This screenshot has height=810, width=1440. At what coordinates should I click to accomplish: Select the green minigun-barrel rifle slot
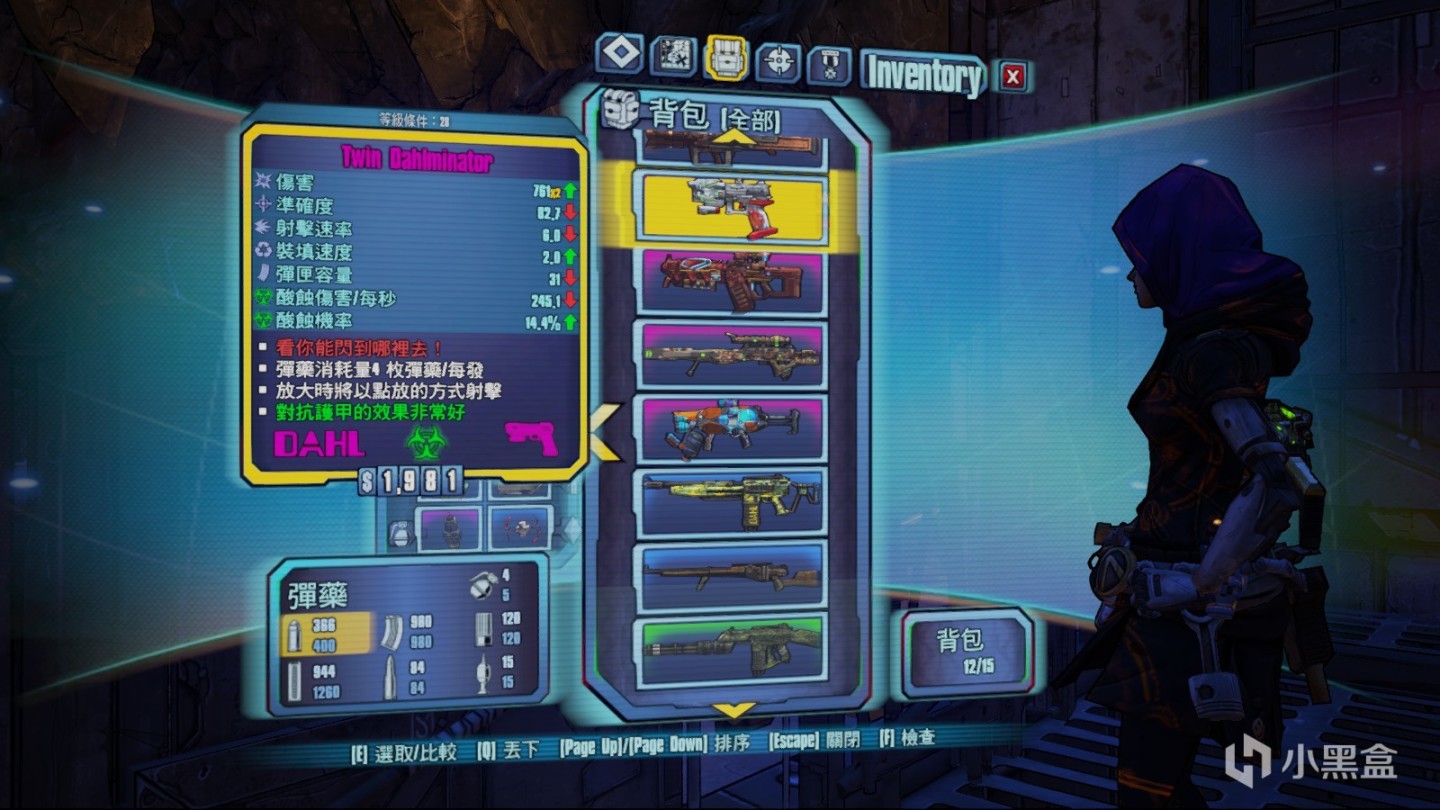coord(733,648)
